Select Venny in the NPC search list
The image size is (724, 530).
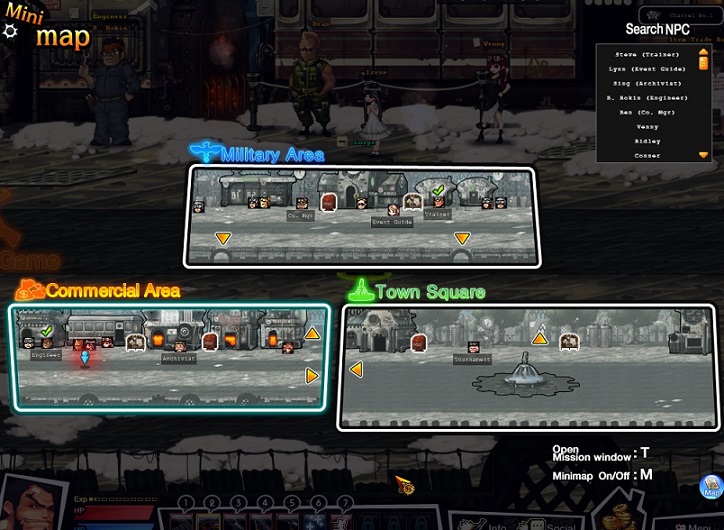pos(647,126)
